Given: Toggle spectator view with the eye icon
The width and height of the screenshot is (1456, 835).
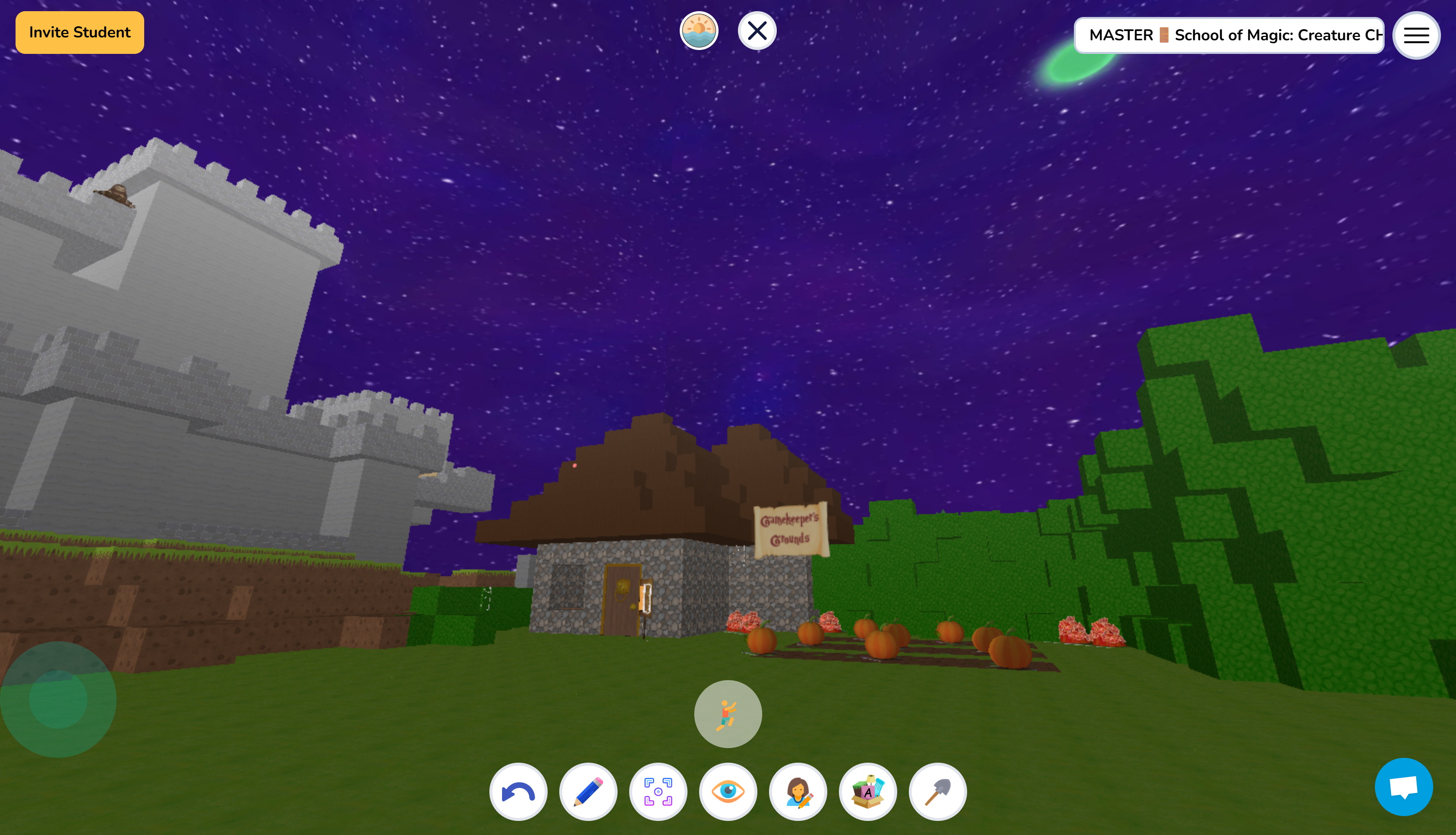Looking at the screenshot, I should [x=728, y=791].
